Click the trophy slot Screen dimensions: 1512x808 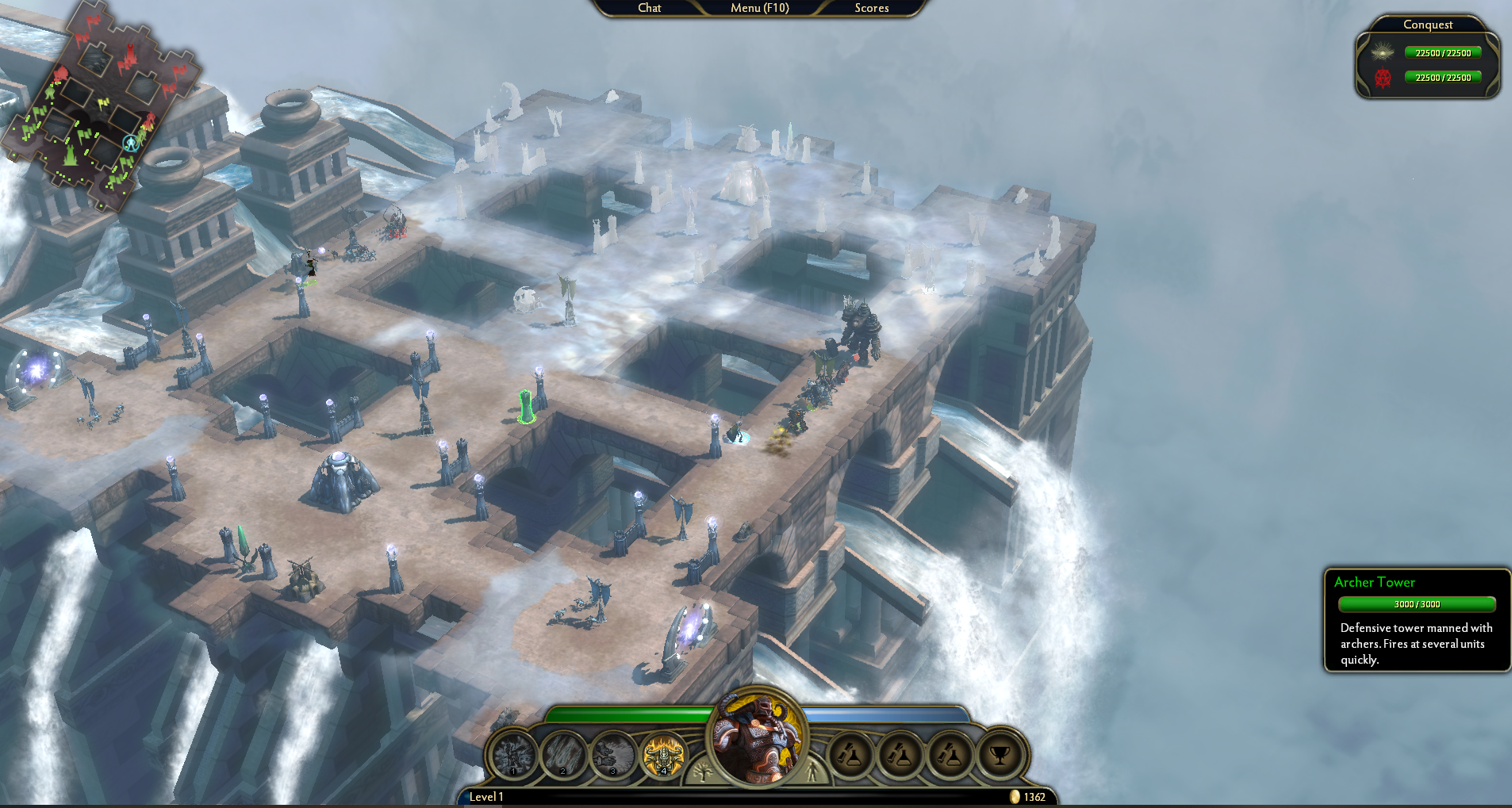click(x=1000, y=754)
